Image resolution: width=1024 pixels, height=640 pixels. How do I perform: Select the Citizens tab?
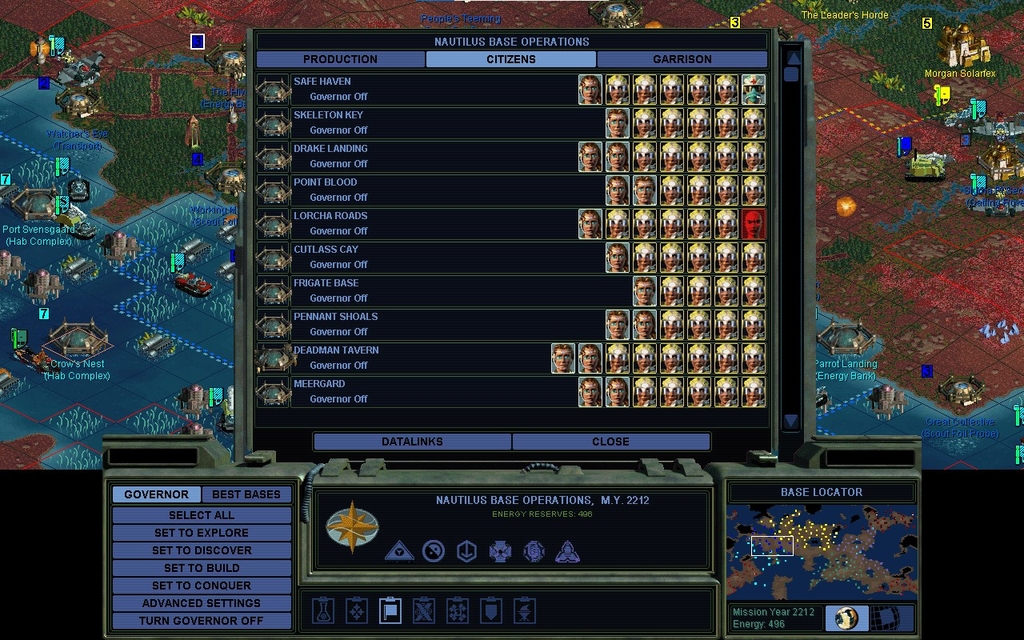pyautogui.click(x=511, y=59)
